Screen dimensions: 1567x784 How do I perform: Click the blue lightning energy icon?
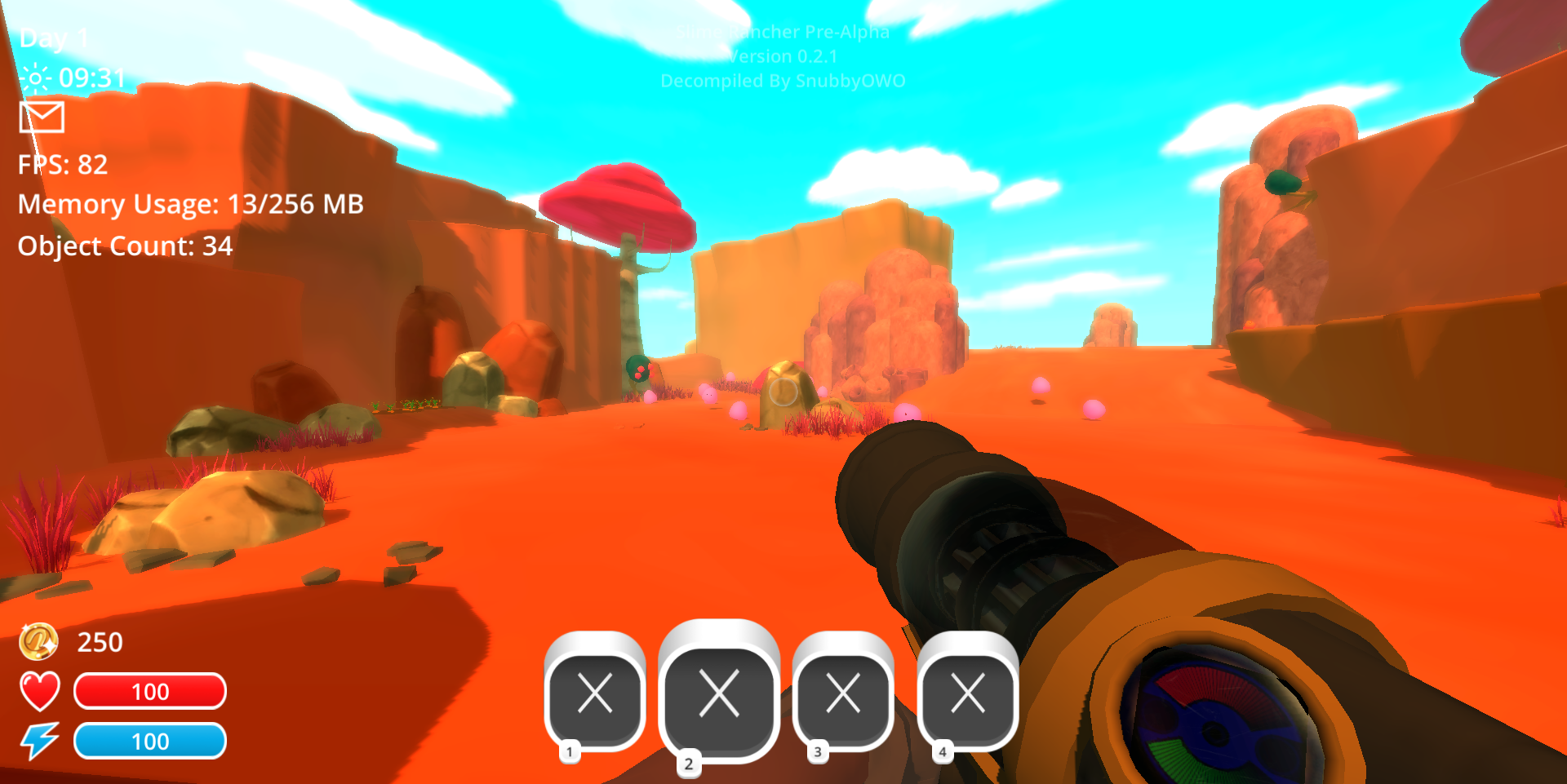tap(41, 742)
